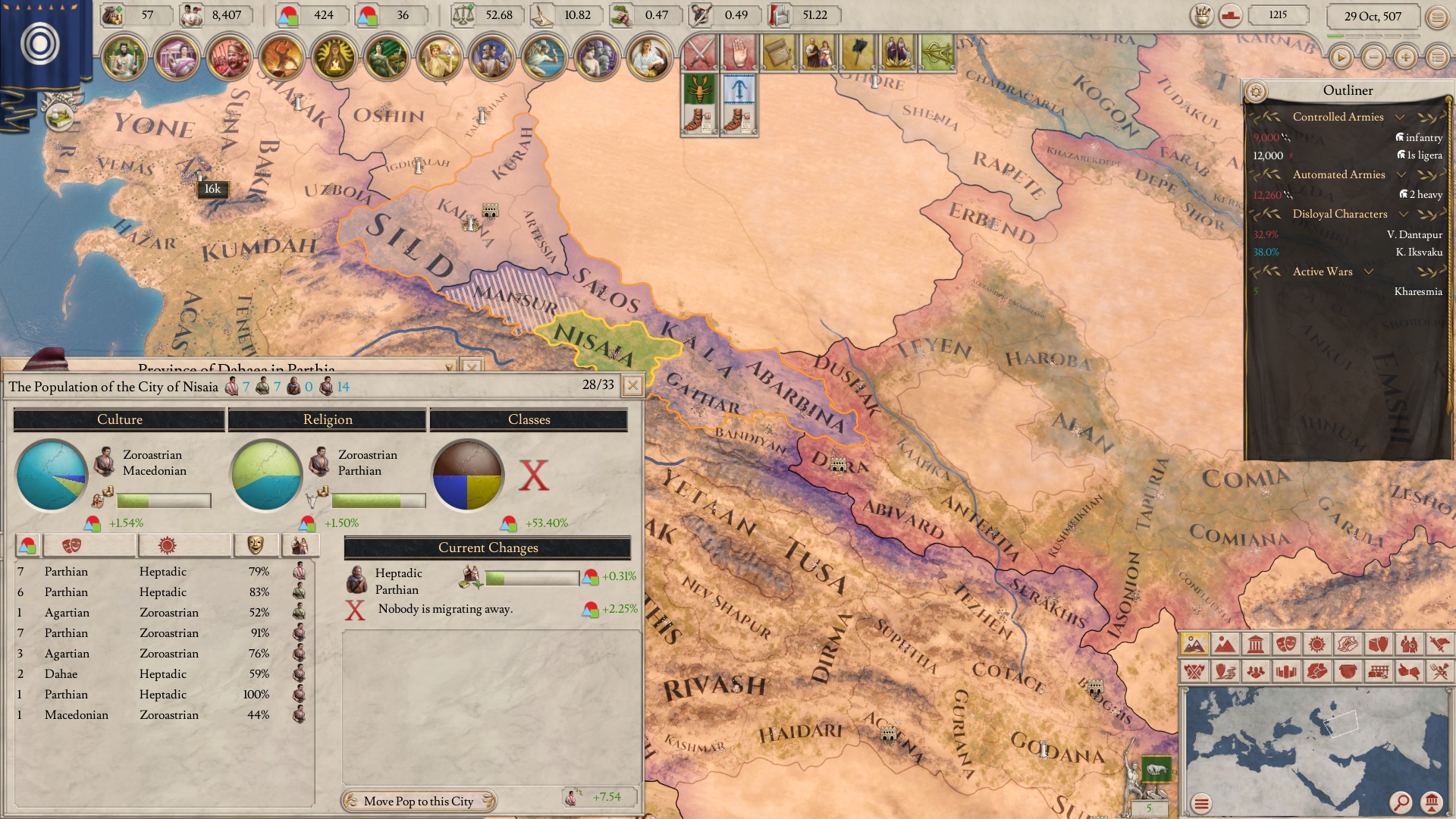Switch to the religion map mode sun
Viewport: 1456px width, 819px height.
(x=1316, y=645)
